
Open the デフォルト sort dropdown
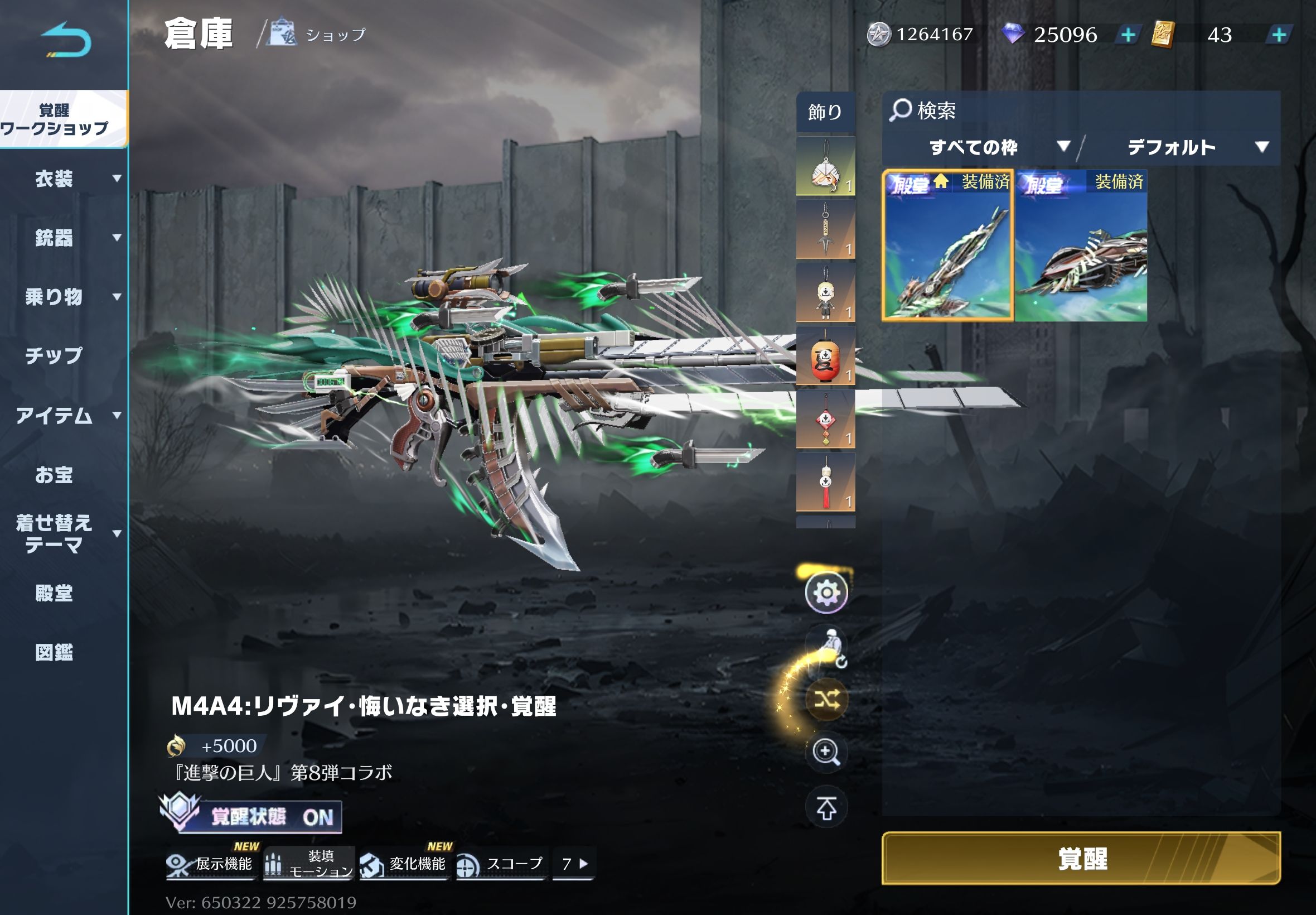click(1196, 147)
